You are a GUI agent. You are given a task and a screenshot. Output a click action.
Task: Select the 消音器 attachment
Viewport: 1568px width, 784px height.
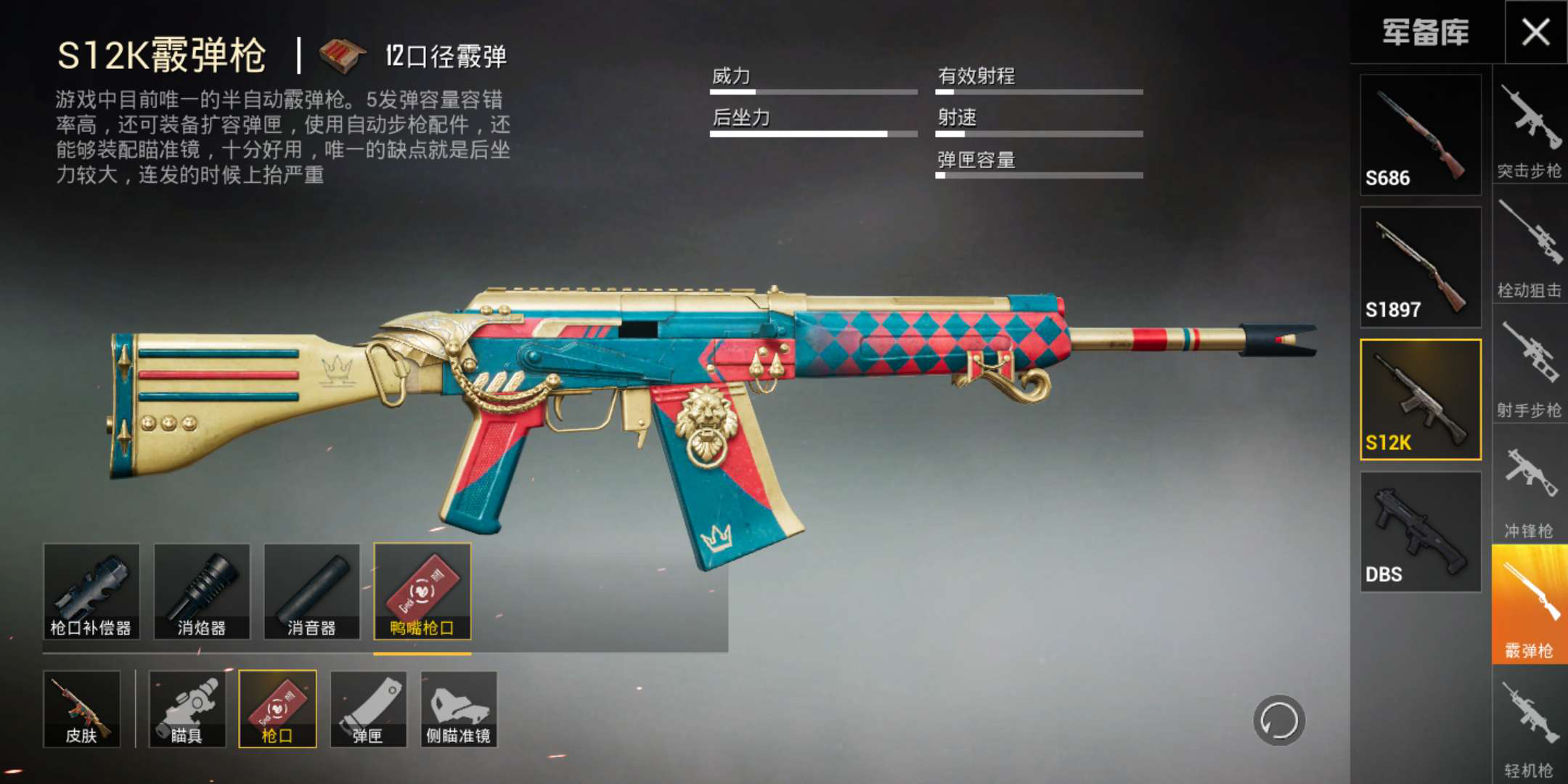point(312,592)
